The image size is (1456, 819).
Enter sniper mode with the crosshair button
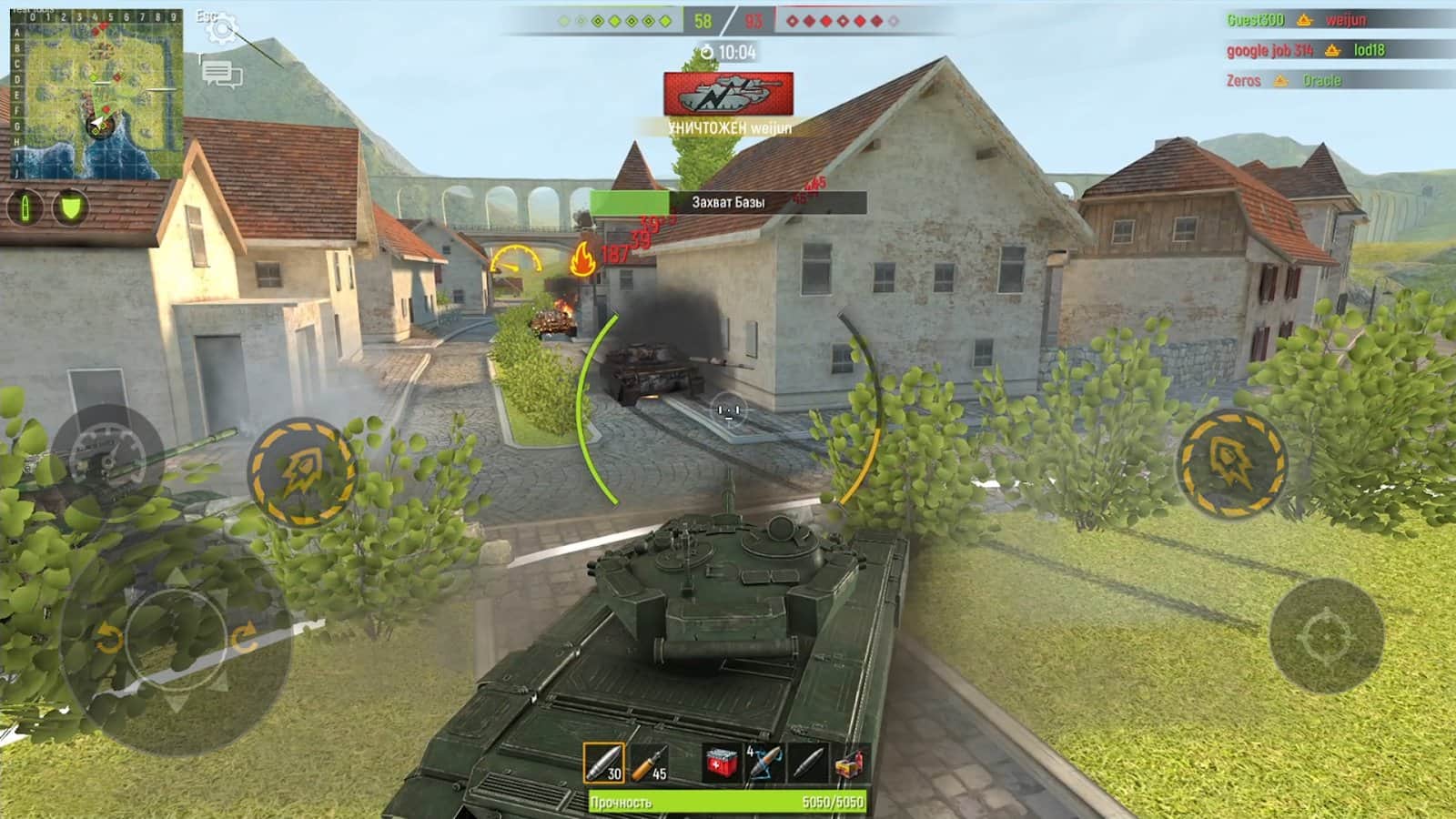tap(1327, 637)
